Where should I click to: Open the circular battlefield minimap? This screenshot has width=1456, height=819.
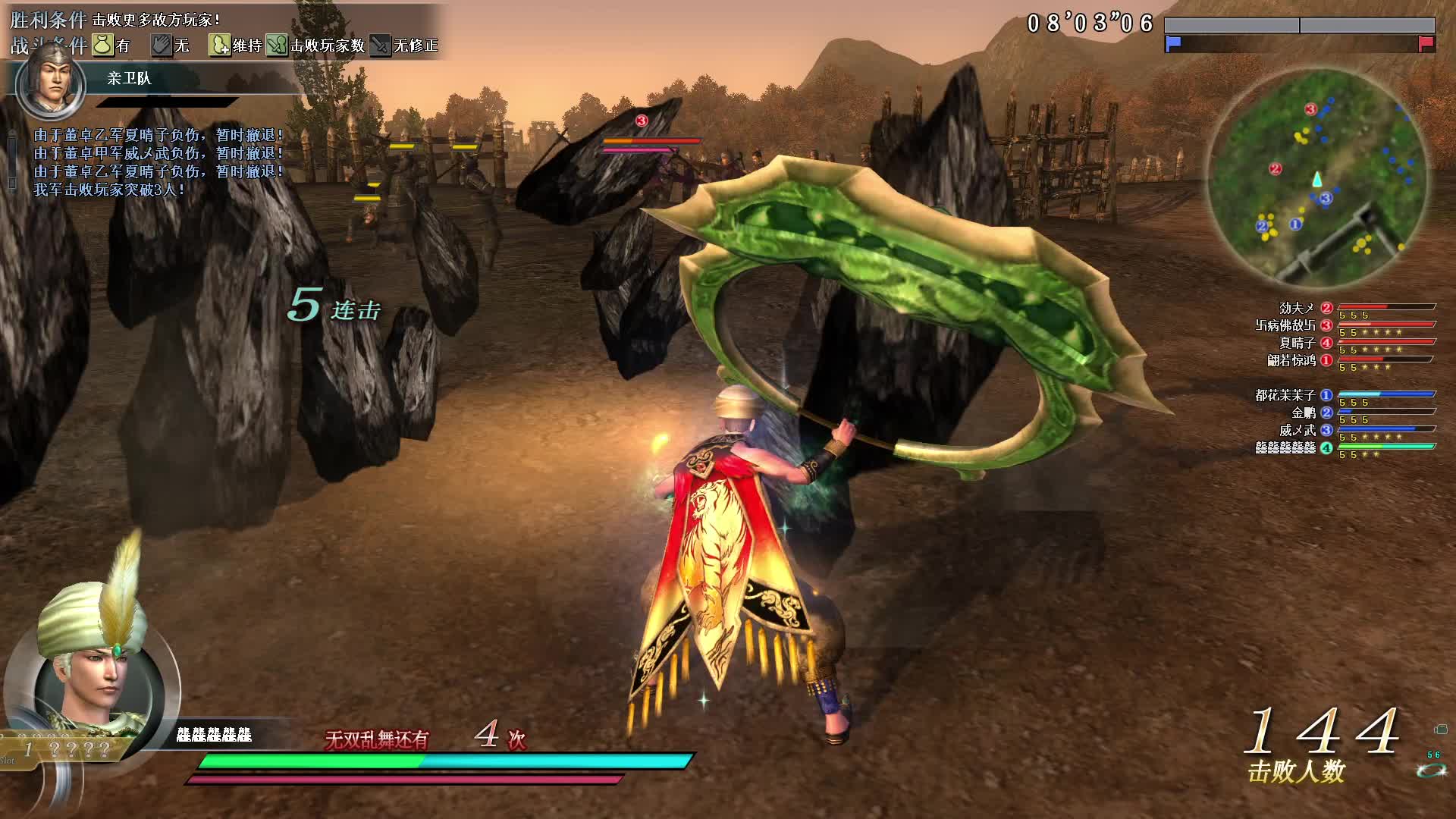[1316, 179]
